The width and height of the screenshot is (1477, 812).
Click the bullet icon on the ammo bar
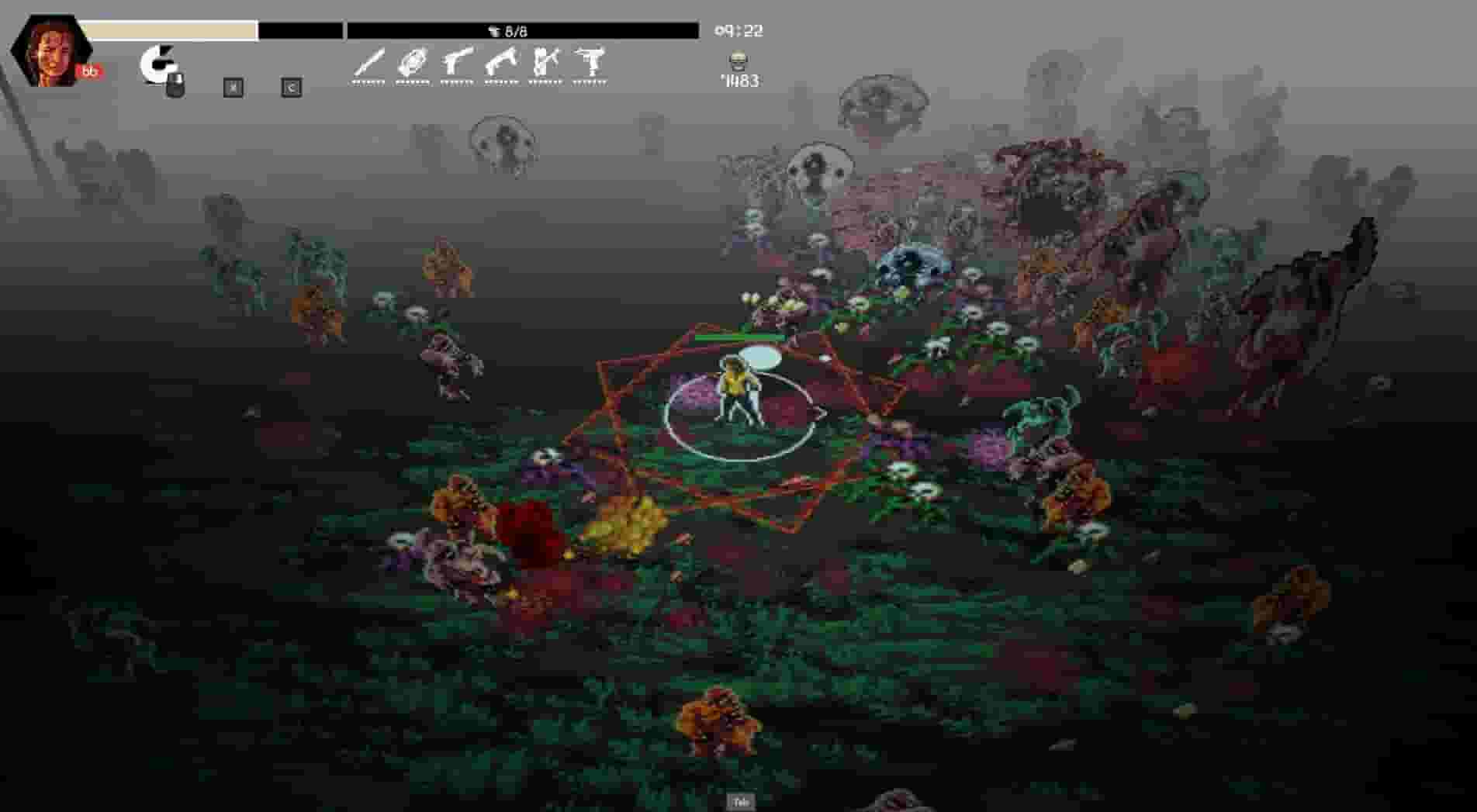coord(494,31)
